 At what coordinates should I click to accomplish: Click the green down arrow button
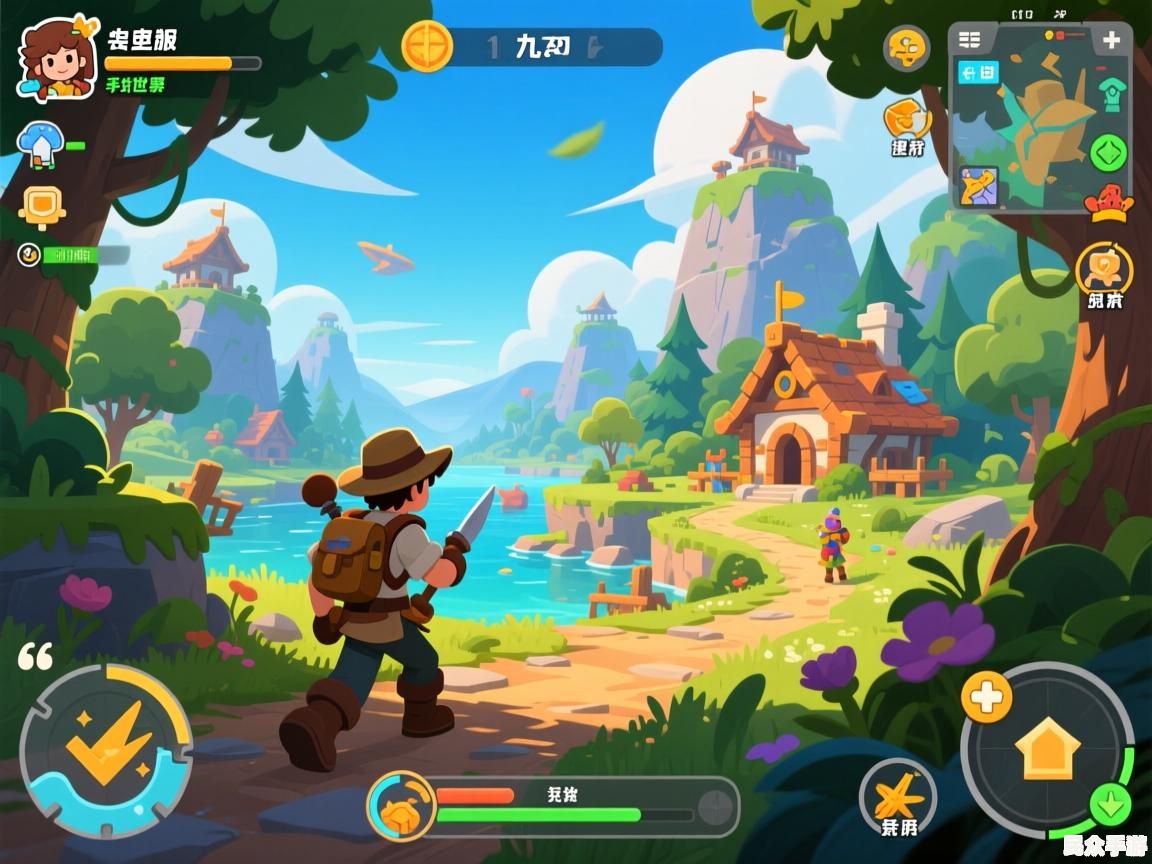coord(1110,803)
